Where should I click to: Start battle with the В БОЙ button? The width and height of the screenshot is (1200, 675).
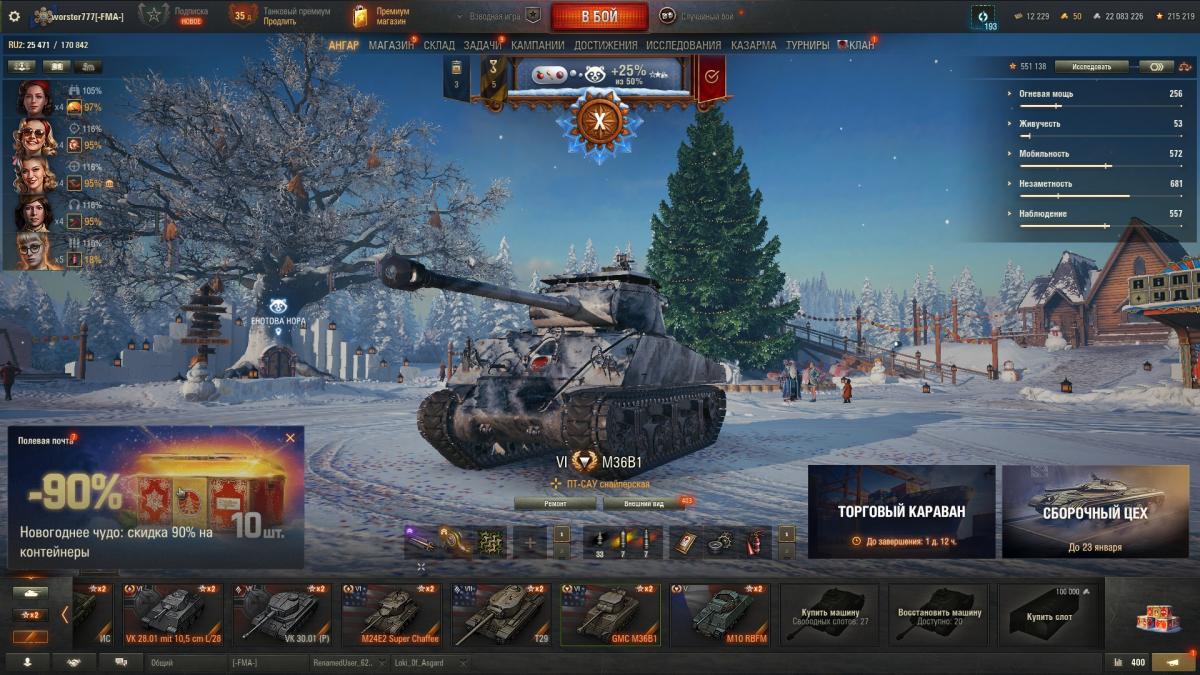pos(599,16)
